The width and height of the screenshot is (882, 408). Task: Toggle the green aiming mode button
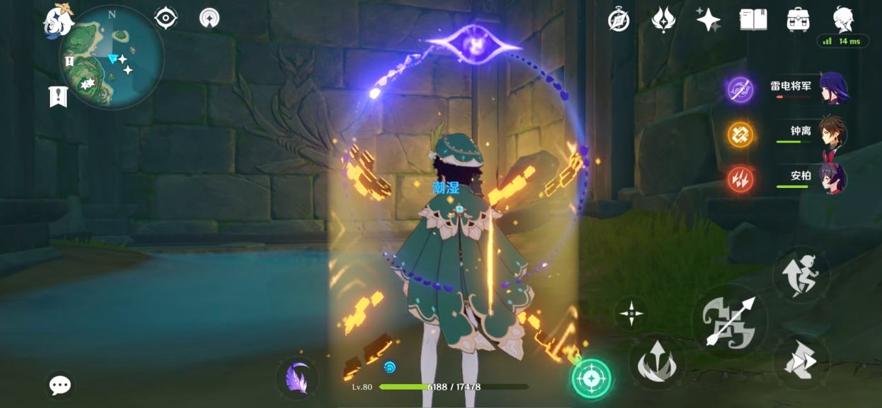coord(591,378)
